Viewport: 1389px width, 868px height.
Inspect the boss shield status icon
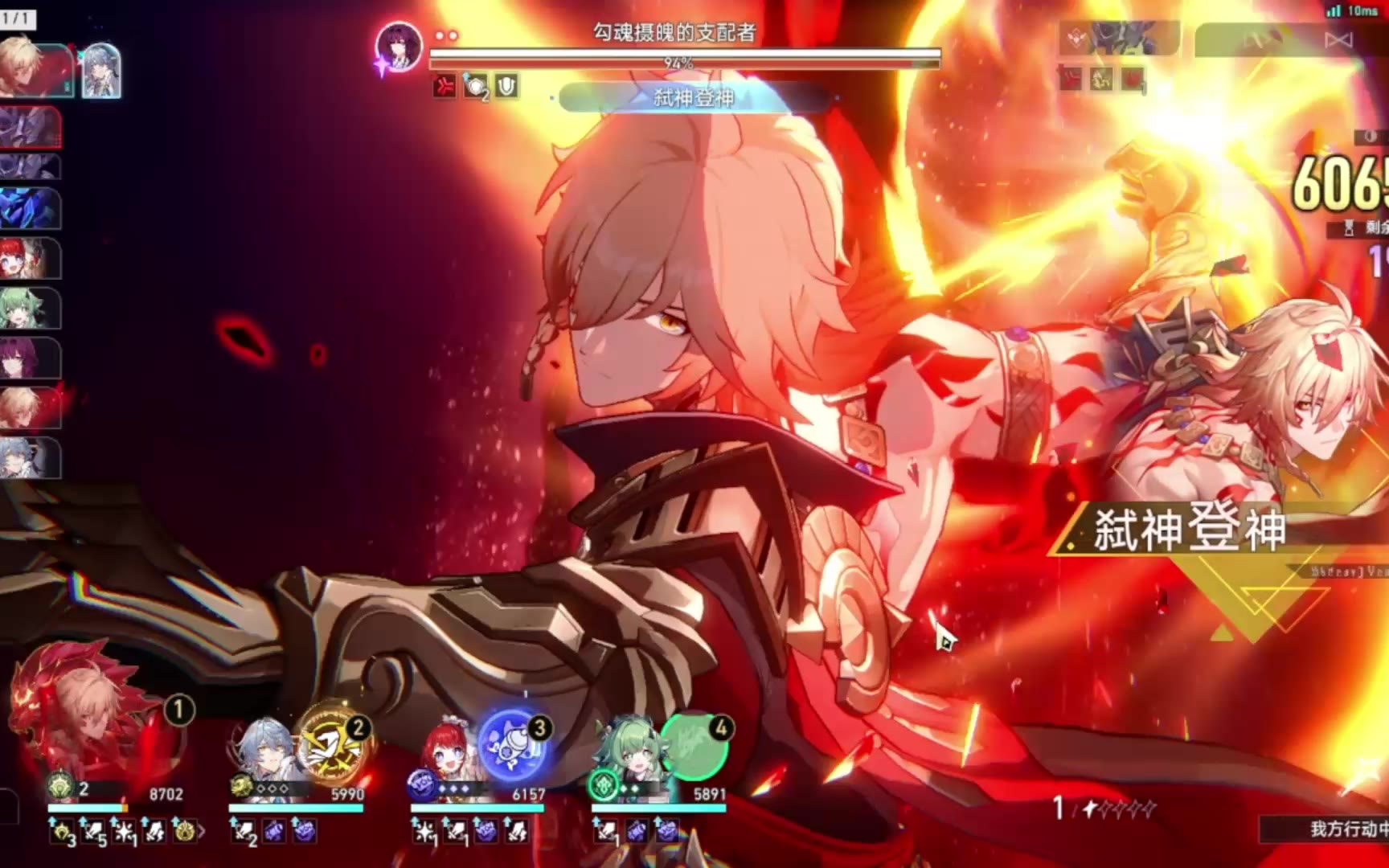(x=506, y=86)
